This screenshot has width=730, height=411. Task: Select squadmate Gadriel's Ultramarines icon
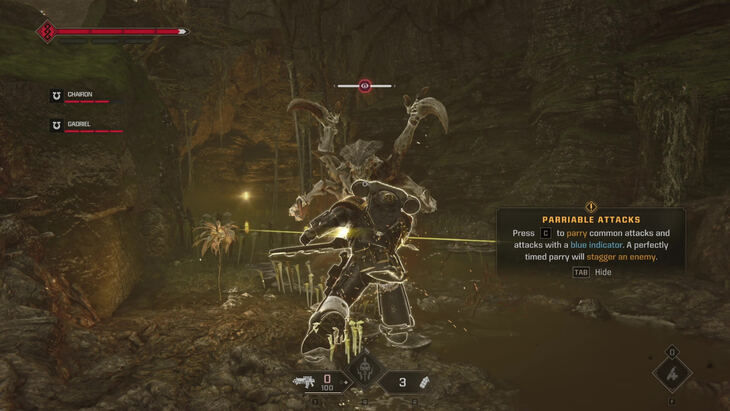click(x=57, y=126)
